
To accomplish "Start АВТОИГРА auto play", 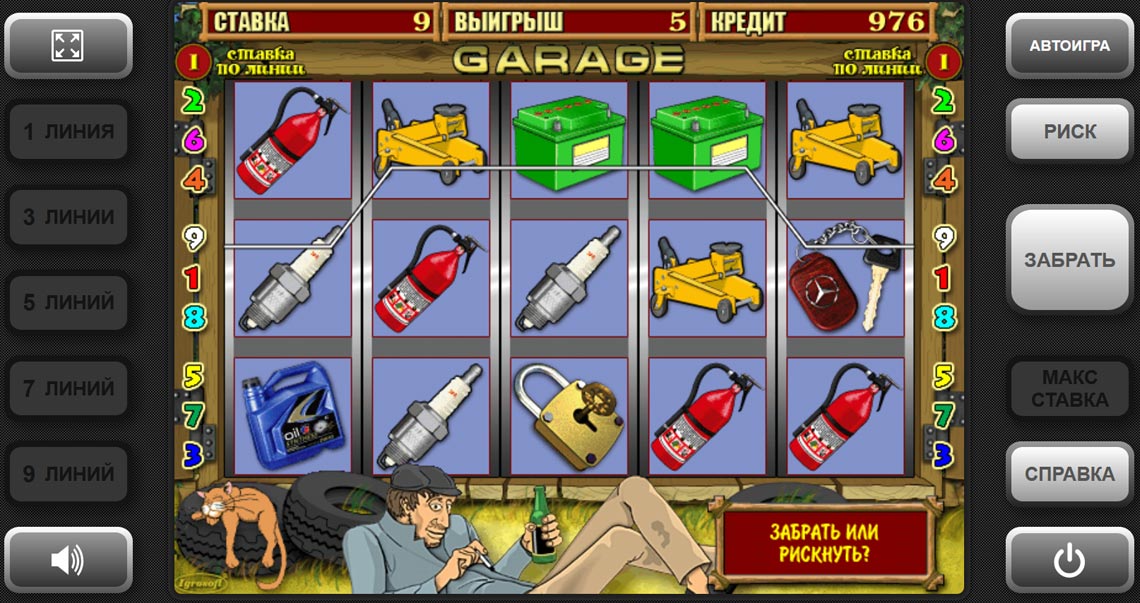I will [1069, 45].
